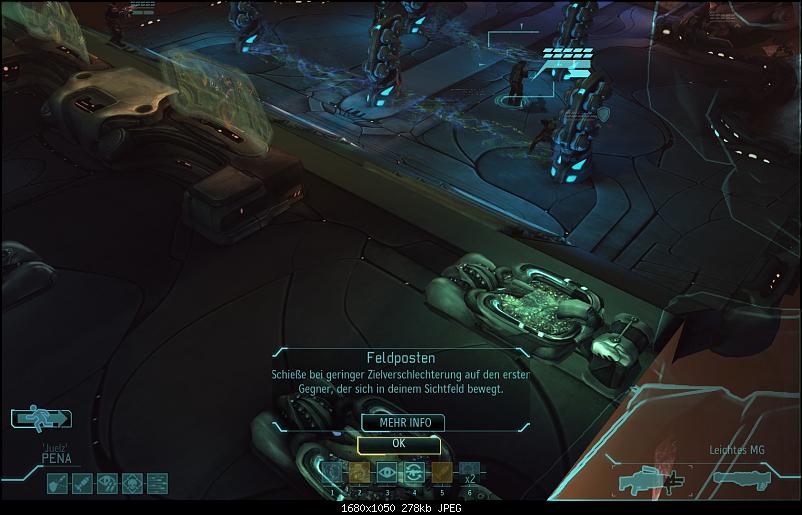Confirm Feldposten with the OK button
Viewport: 802px width, 515px height.
click(x=398, y=444)
